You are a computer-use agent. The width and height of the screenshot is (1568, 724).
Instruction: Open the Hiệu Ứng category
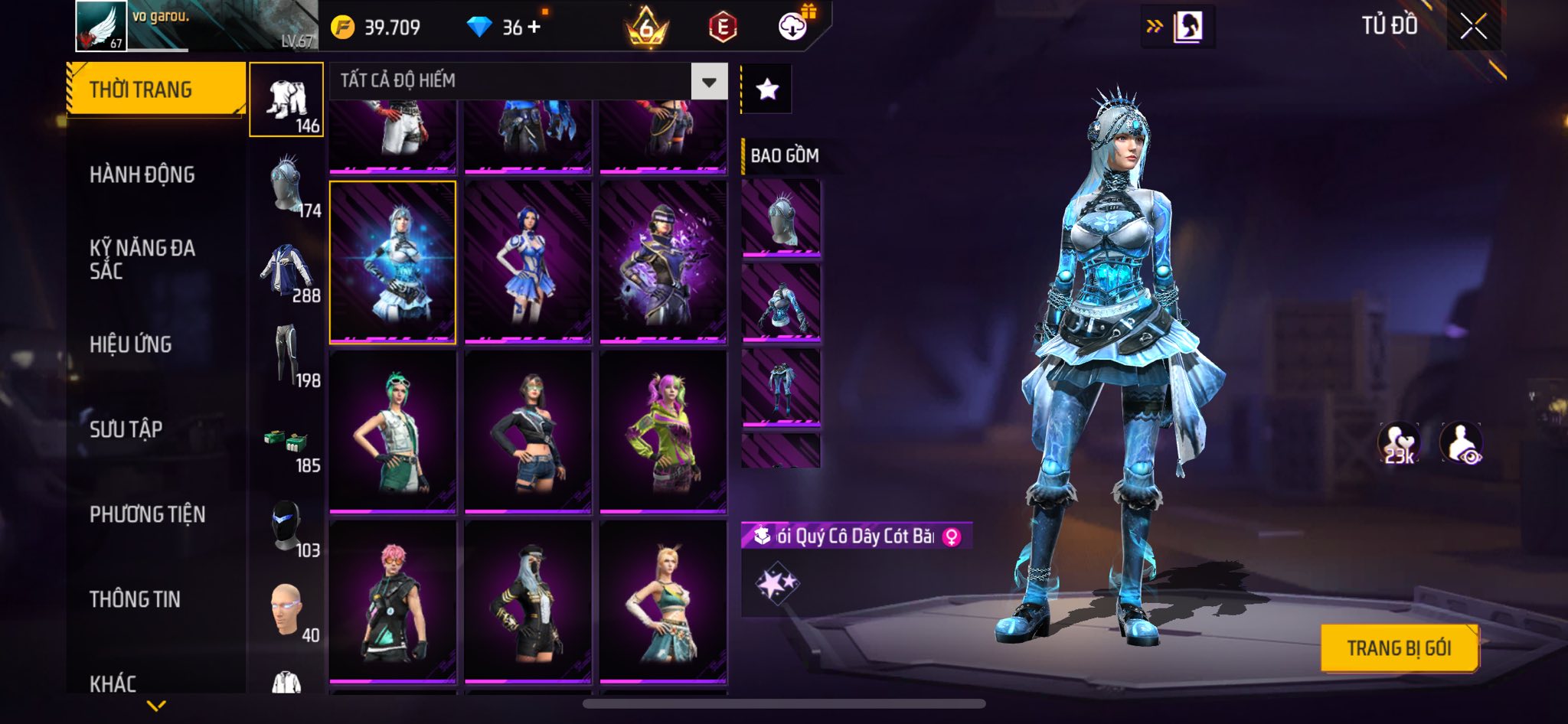(131, 344)
